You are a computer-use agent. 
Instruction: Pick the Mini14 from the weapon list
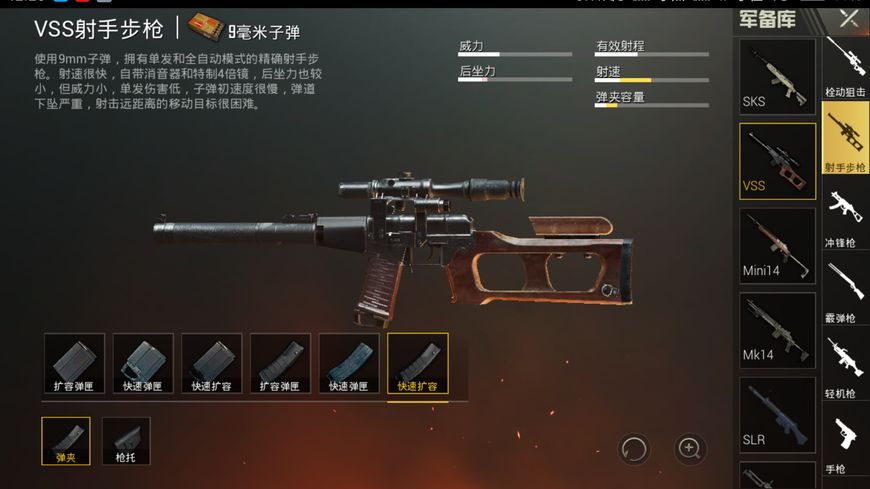777,245
